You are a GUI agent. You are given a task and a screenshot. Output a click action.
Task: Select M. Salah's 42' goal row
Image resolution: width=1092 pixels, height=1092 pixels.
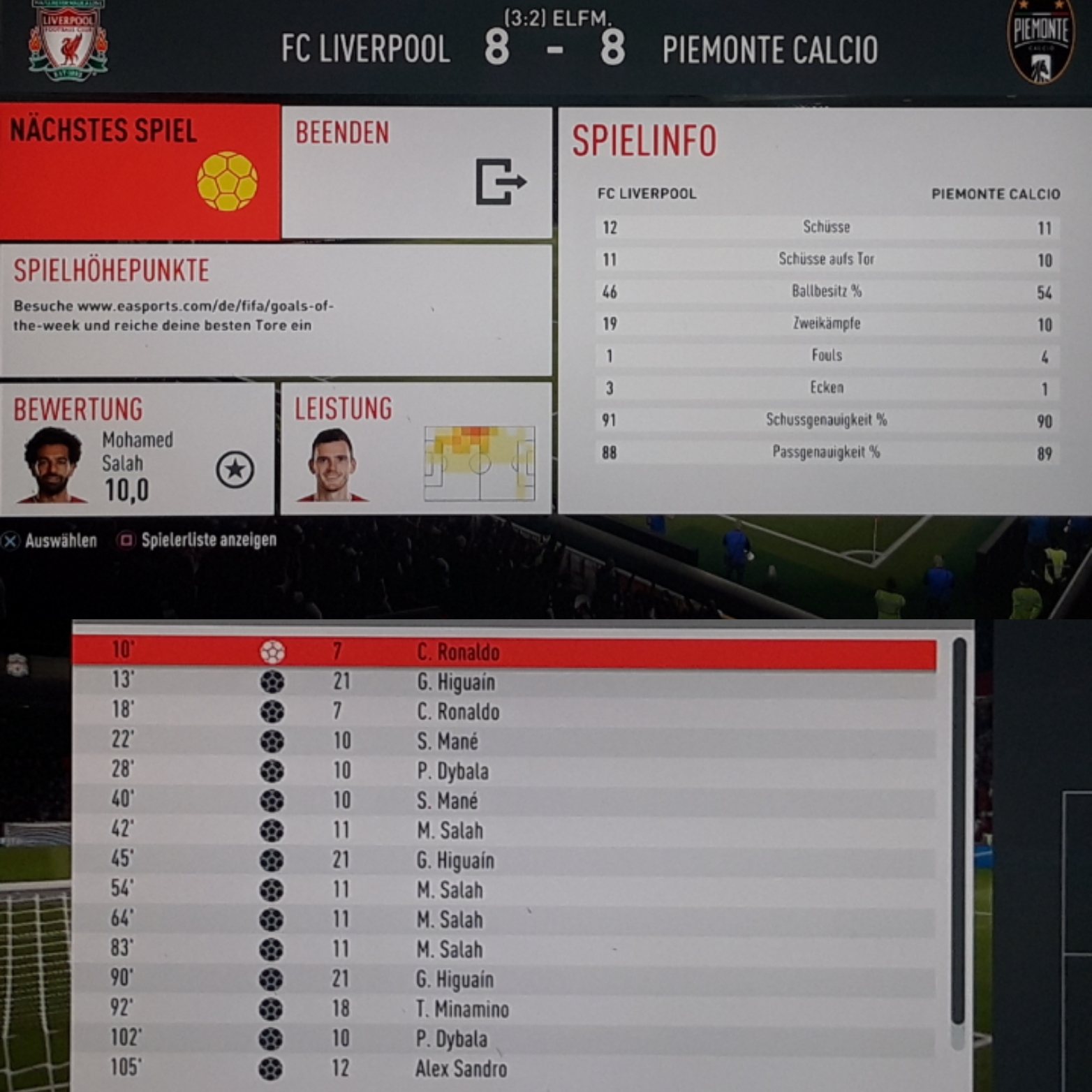pyautogui.click(x=504, y=831)
